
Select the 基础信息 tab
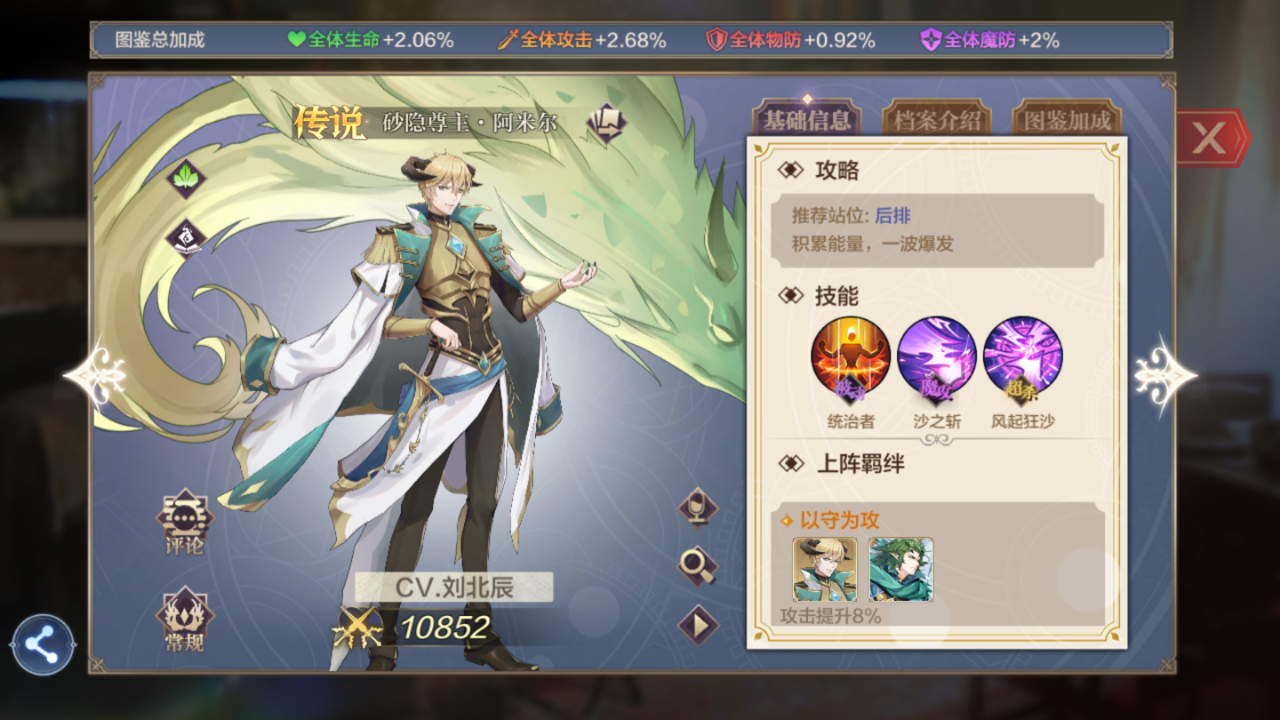(806, 118)
